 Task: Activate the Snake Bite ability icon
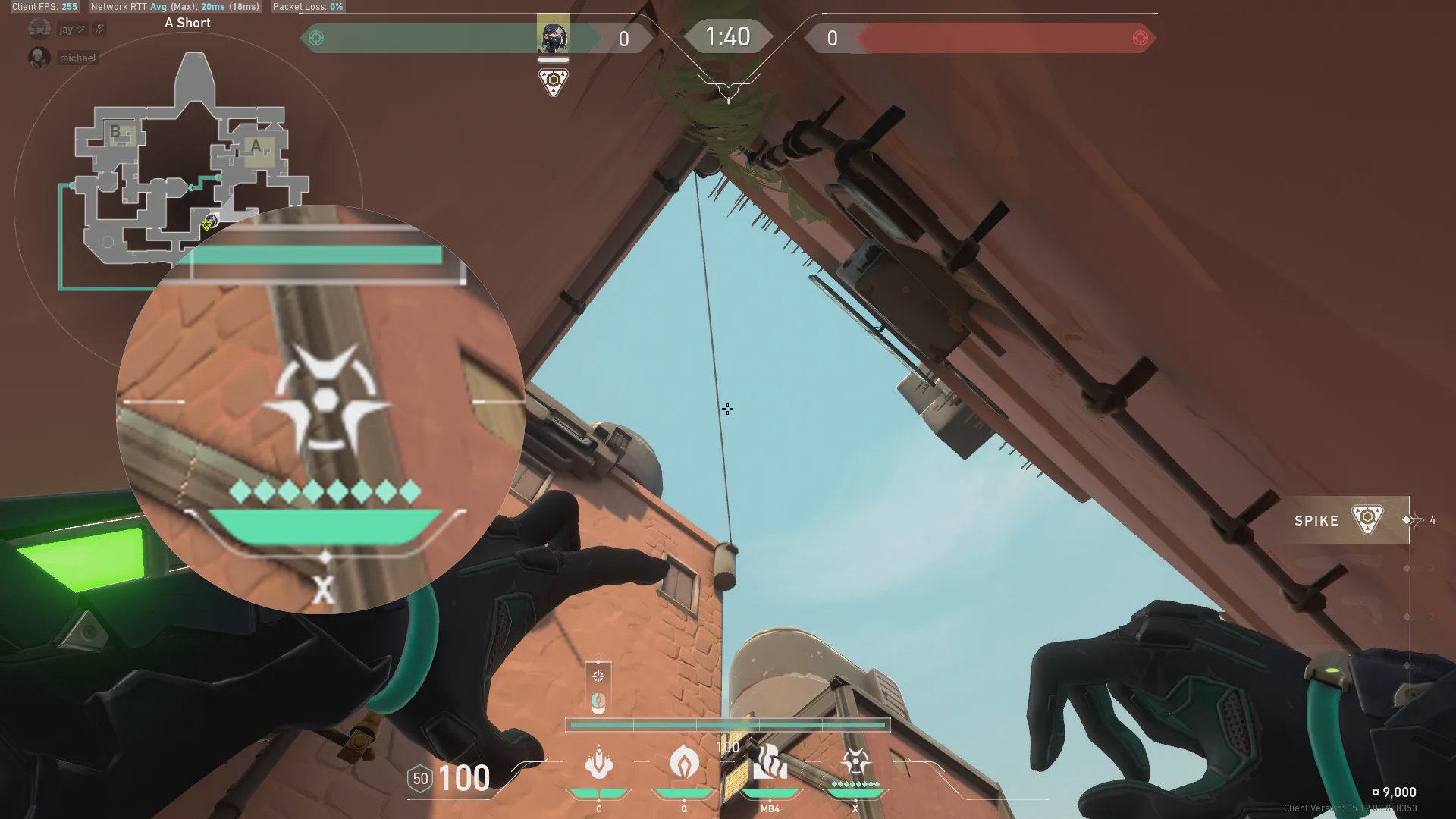coord(599,764)
